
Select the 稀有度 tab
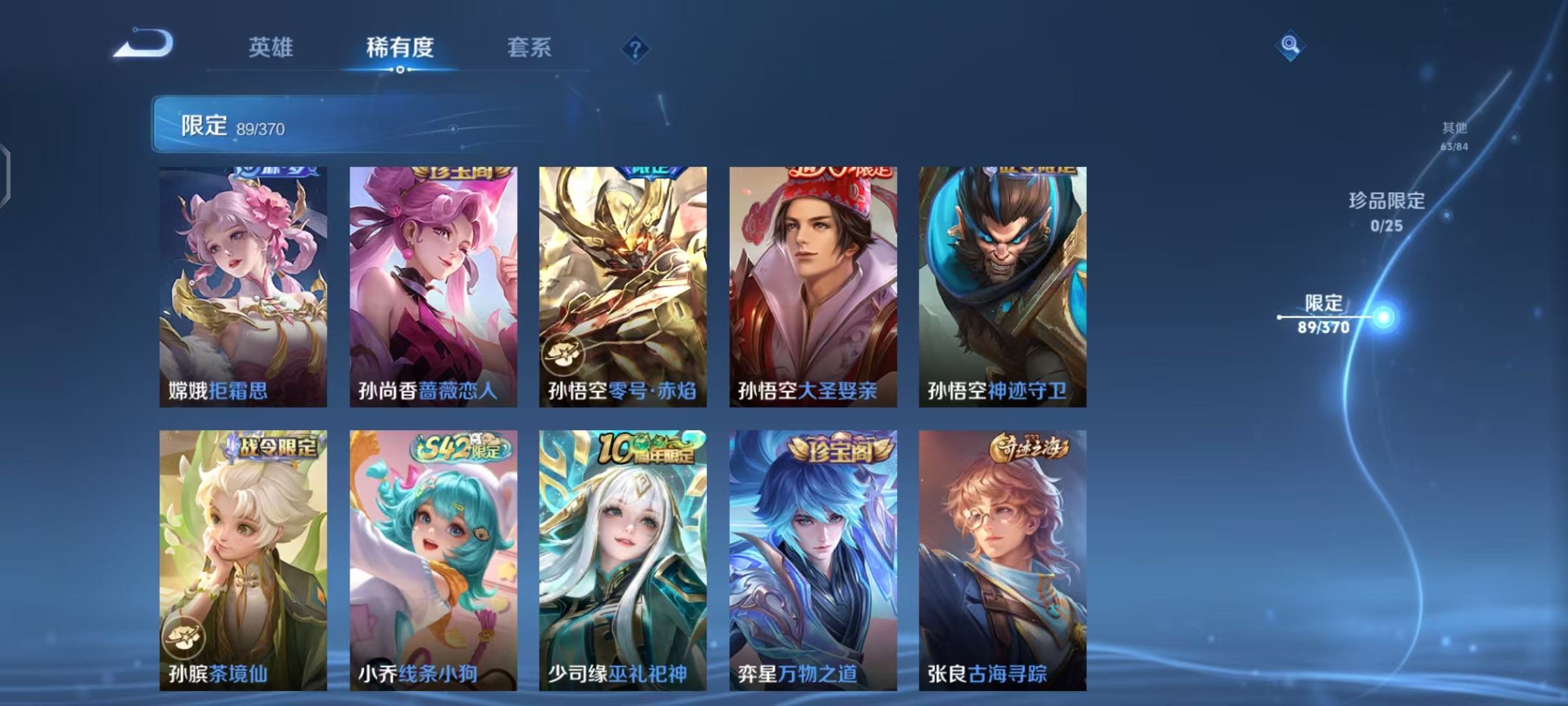pyautogui.click(x=400, y=48)
